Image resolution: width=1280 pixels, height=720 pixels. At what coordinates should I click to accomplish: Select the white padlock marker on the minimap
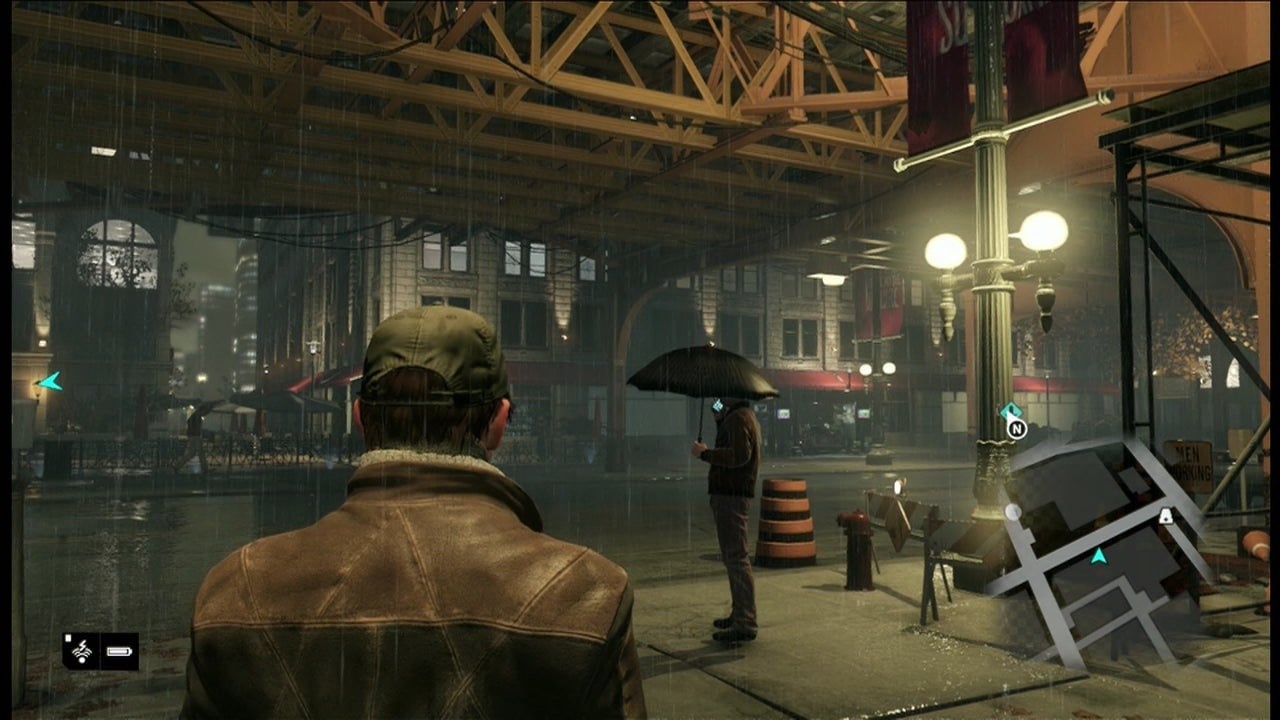click(x=1166, y=516)
